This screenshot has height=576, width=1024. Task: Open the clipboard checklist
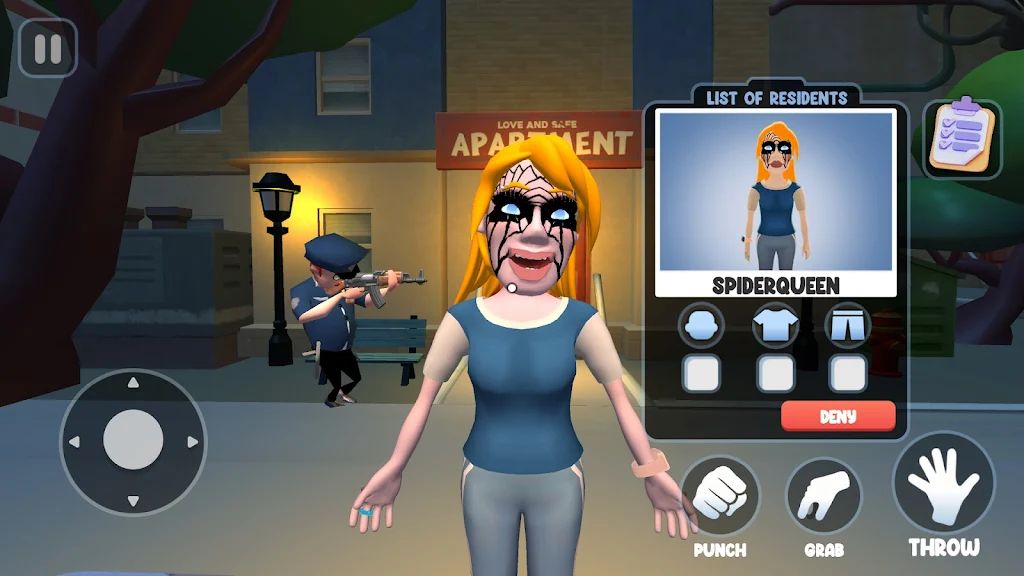point(961,139)
